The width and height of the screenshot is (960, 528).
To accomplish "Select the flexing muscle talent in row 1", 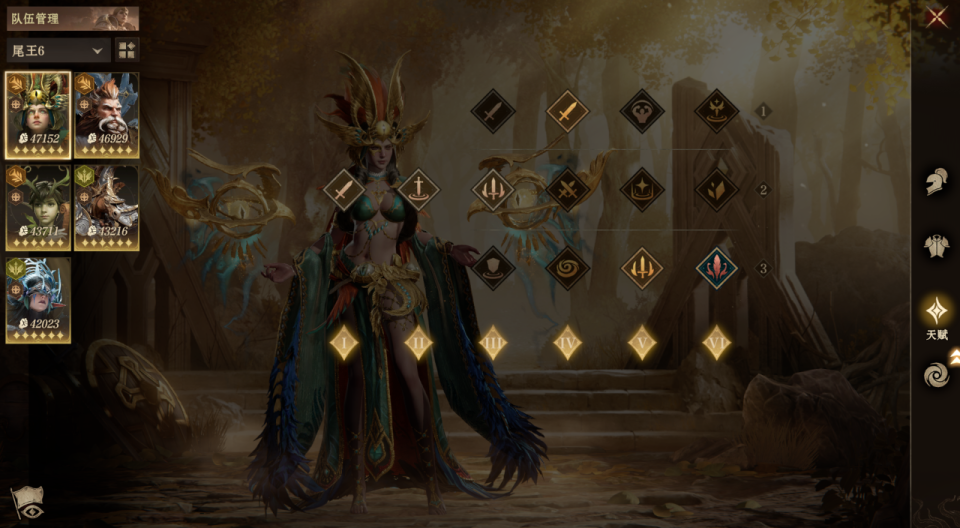I will tap(642, 111).
